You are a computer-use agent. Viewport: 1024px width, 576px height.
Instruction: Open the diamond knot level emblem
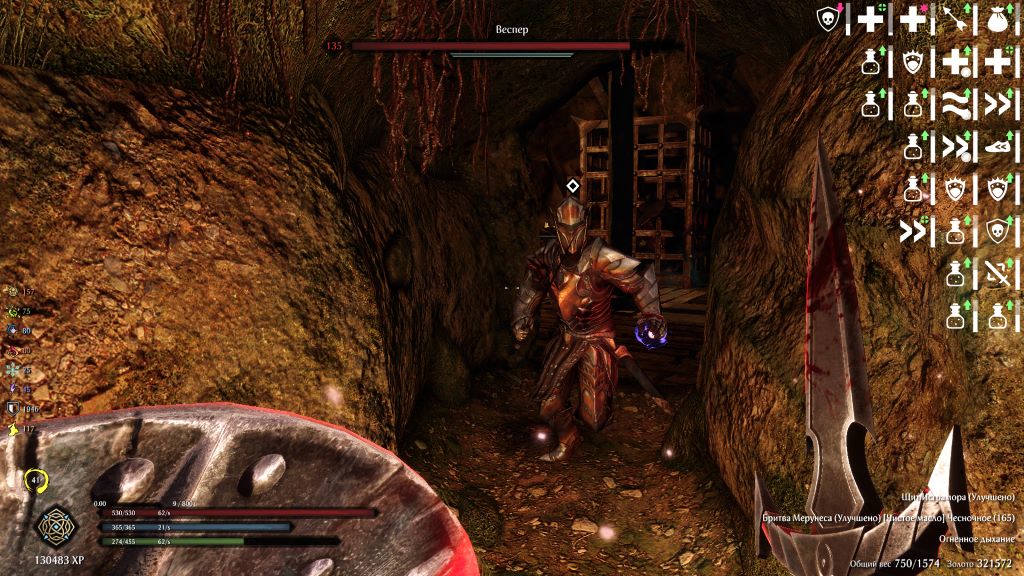point(51,527)
